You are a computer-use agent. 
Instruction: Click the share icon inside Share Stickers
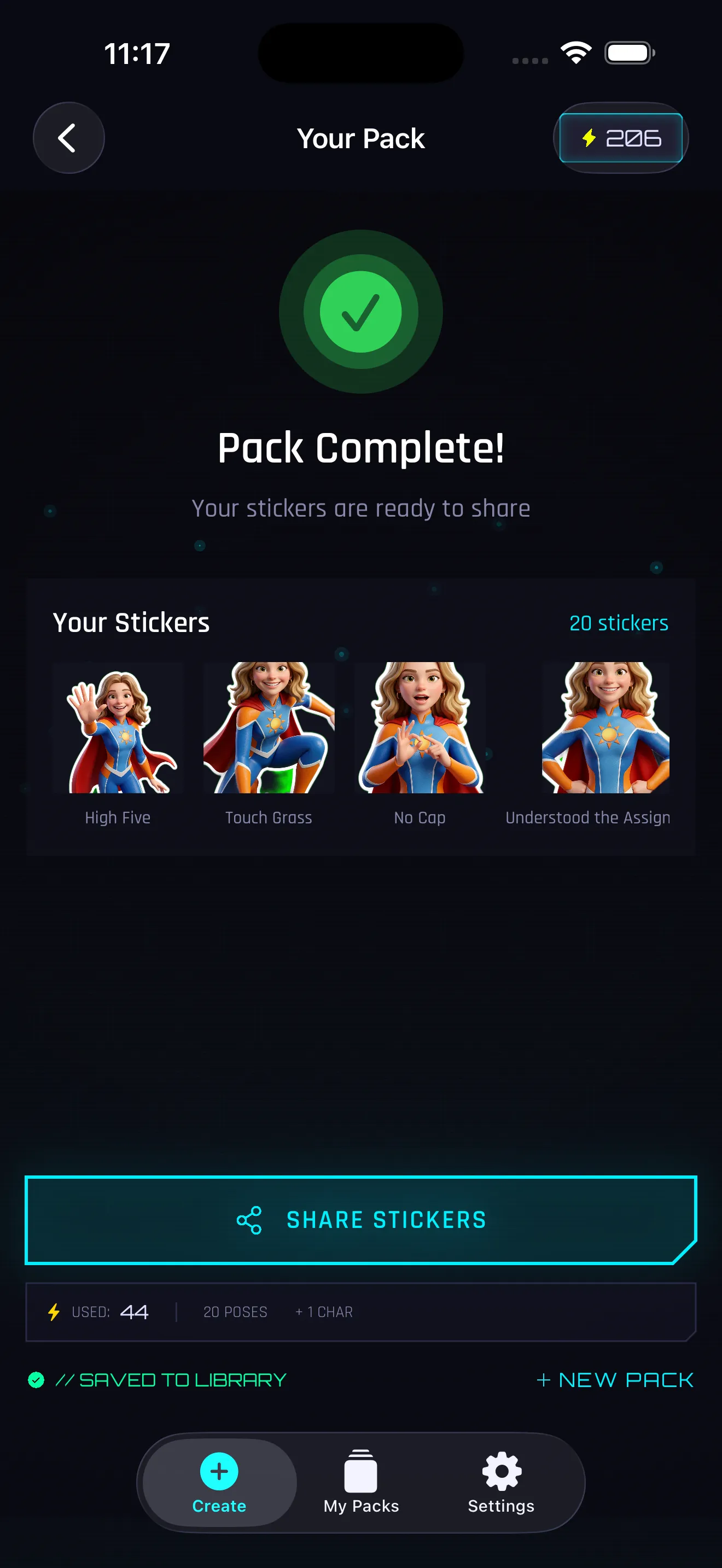pos(248,1219)
